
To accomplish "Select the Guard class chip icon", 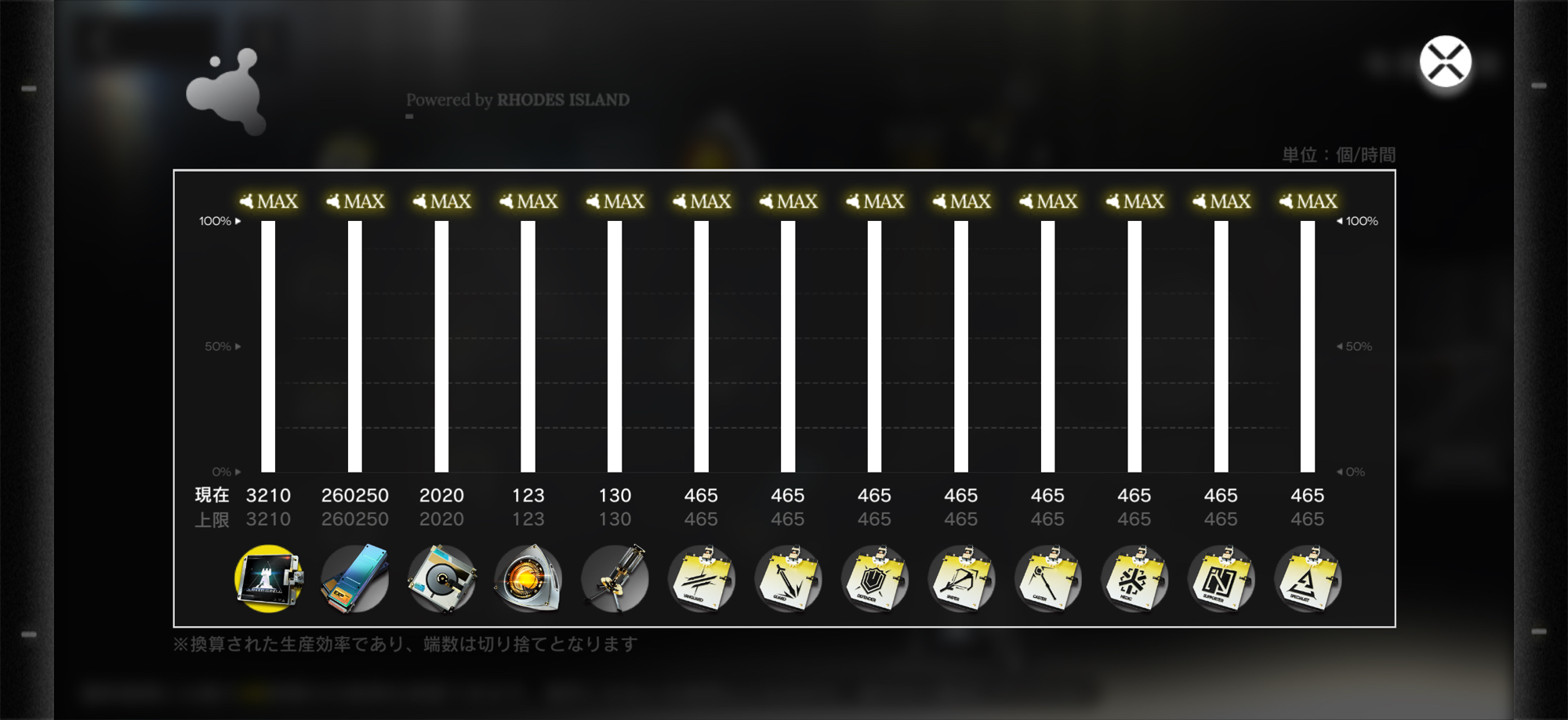I will [788, 579].
